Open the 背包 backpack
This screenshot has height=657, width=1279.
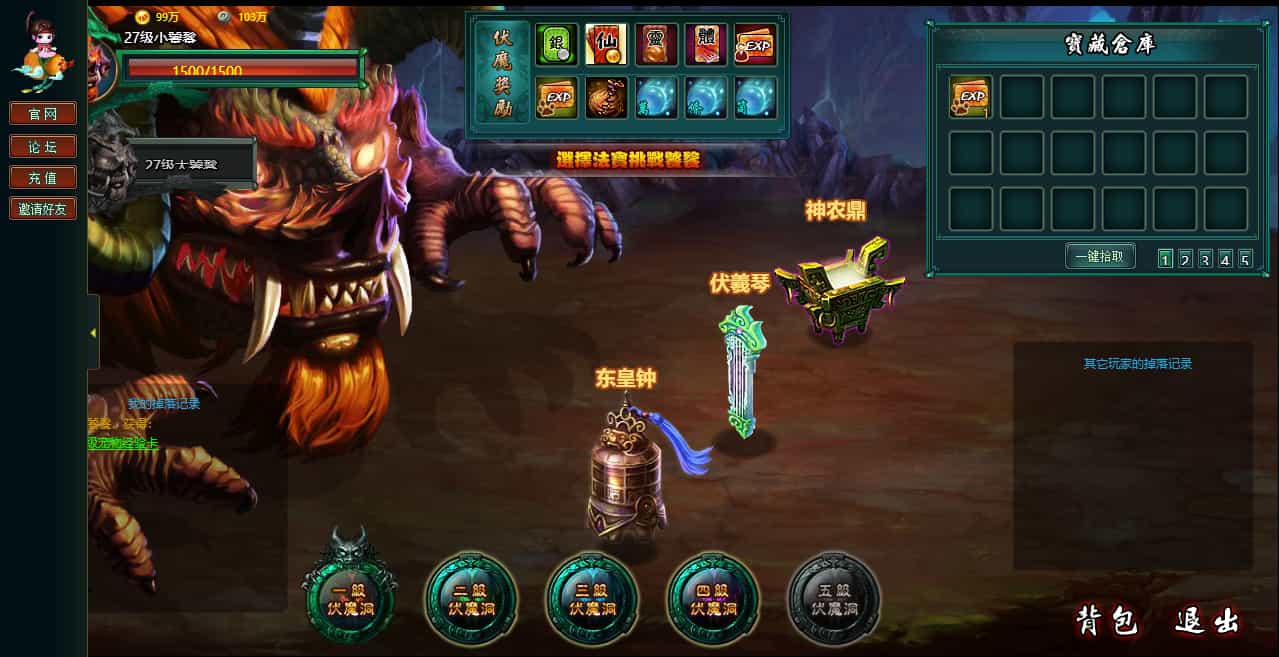1107,621
